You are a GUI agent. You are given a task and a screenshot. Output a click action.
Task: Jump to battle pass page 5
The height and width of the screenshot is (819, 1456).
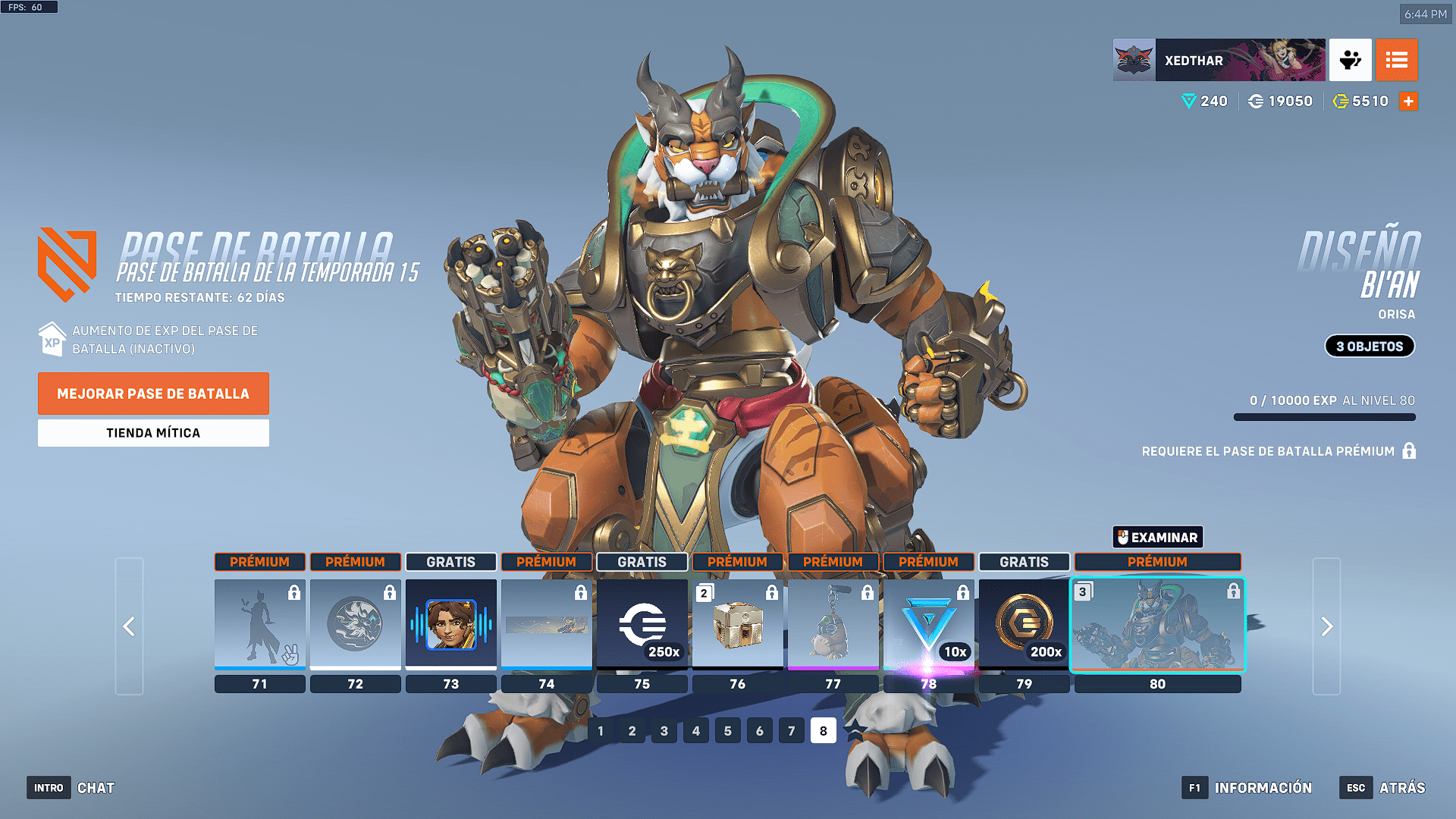pyautogui.click(x=728, y=731)
